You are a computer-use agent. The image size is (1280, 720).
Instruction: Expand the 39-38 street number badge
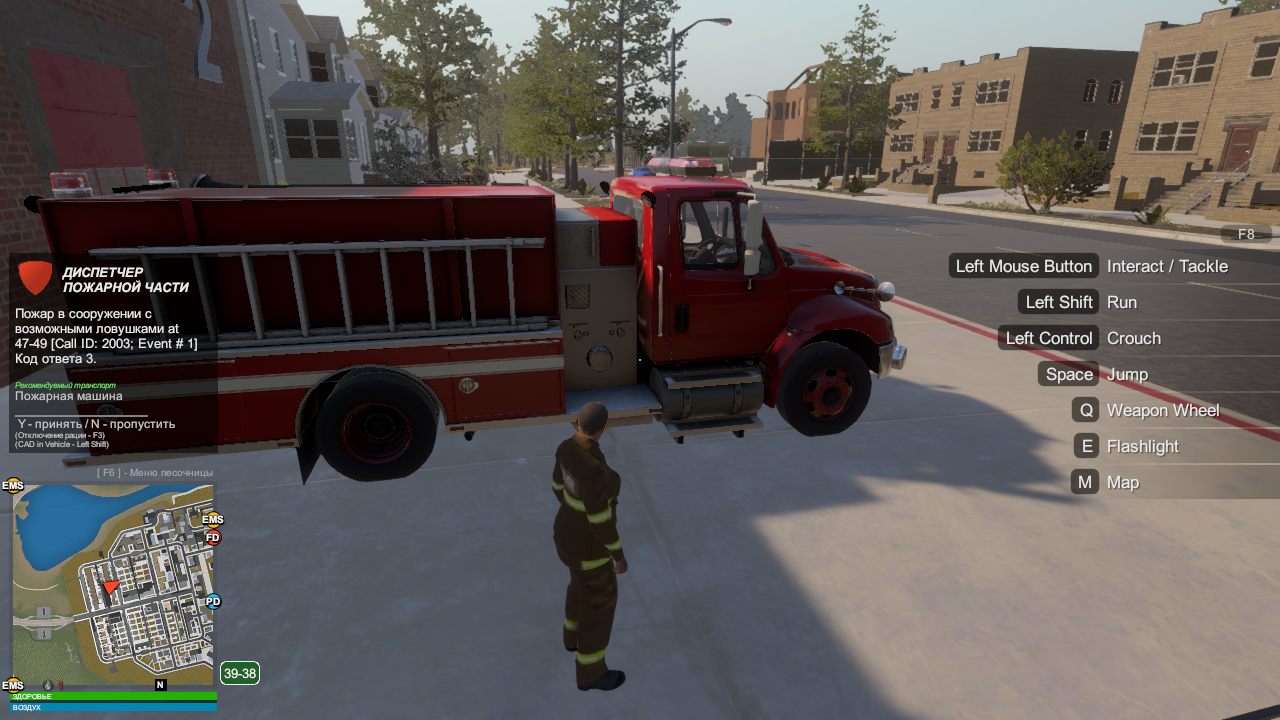point(239,673)
